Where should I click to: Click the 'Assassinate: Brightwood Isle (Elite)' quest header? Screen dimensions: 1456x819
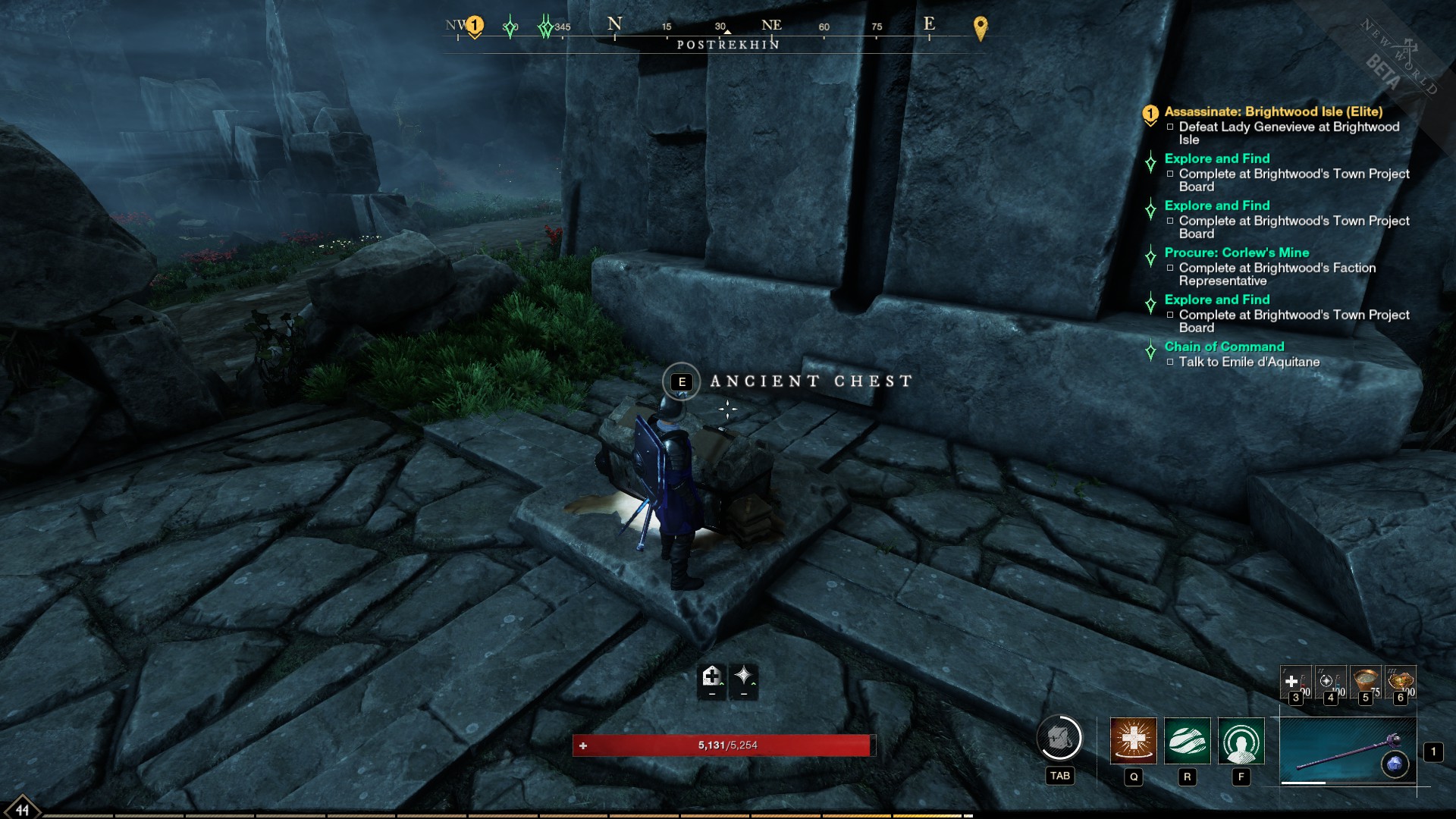click(x=1274, y=111)
